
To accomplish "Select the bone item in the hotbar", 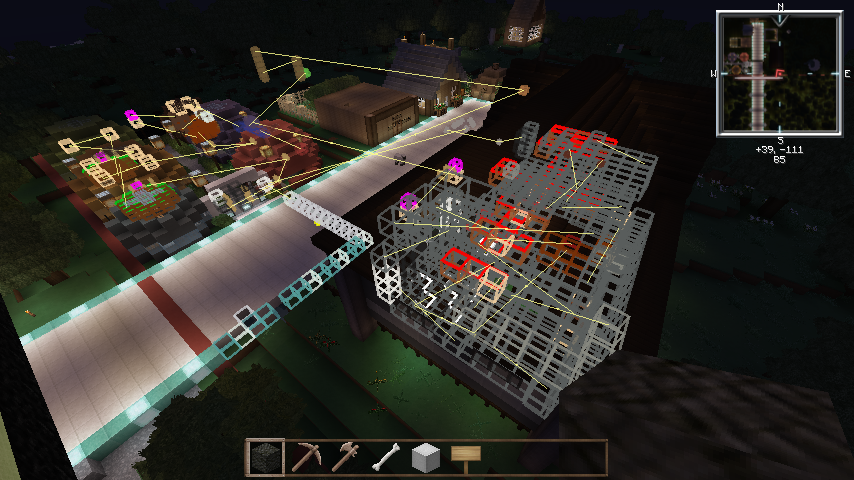I will pyautogui.click(x=386, y=458).
